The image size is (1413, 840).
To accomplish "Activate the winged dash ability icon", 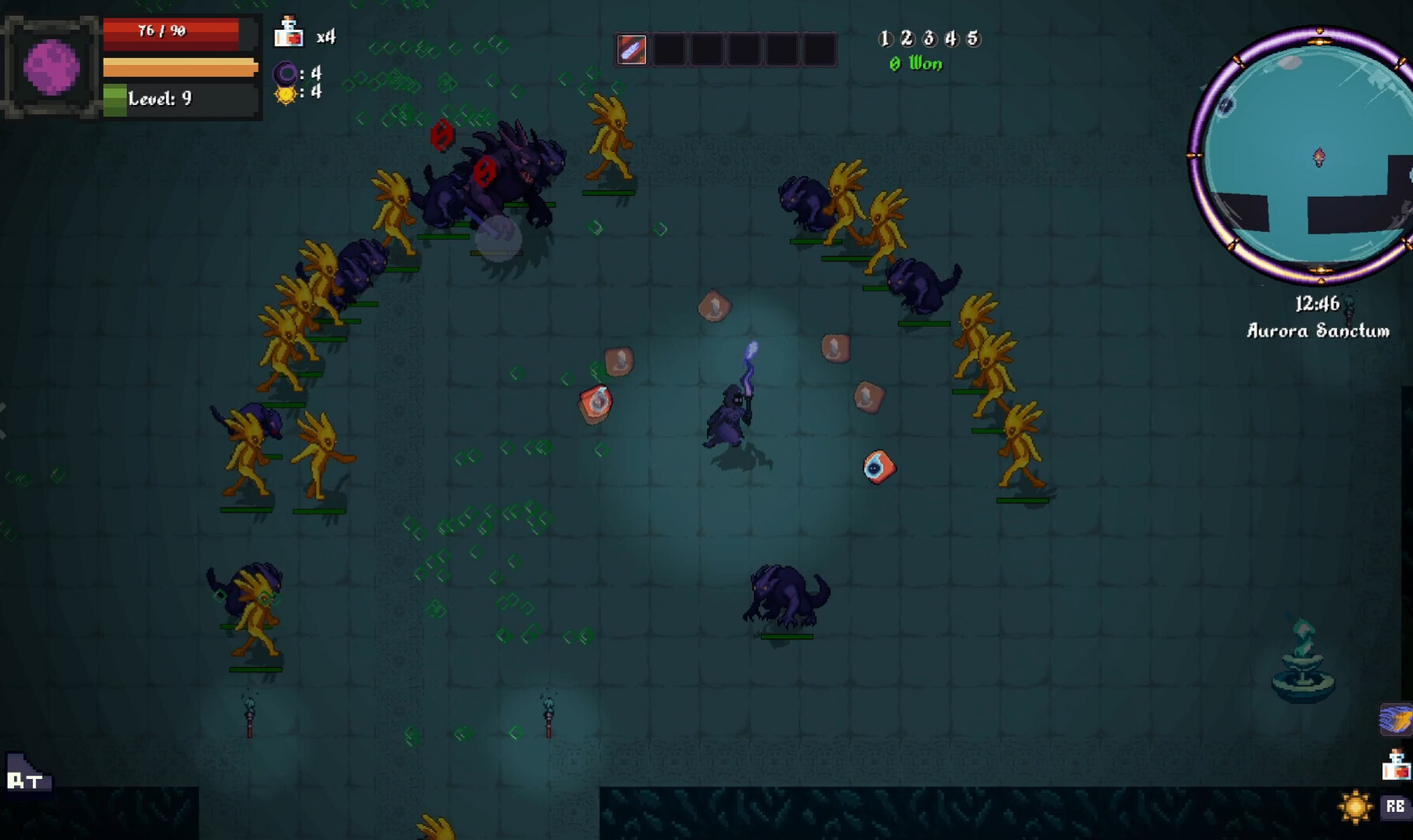I will (x=1395, y=719).
